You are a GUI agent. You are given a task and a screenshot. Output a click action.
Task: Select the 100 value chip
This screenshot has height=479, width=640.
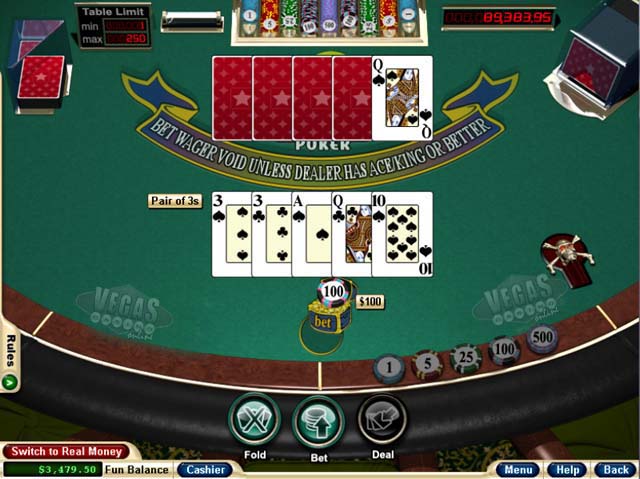pyautogui.click(x=503, y=349)
